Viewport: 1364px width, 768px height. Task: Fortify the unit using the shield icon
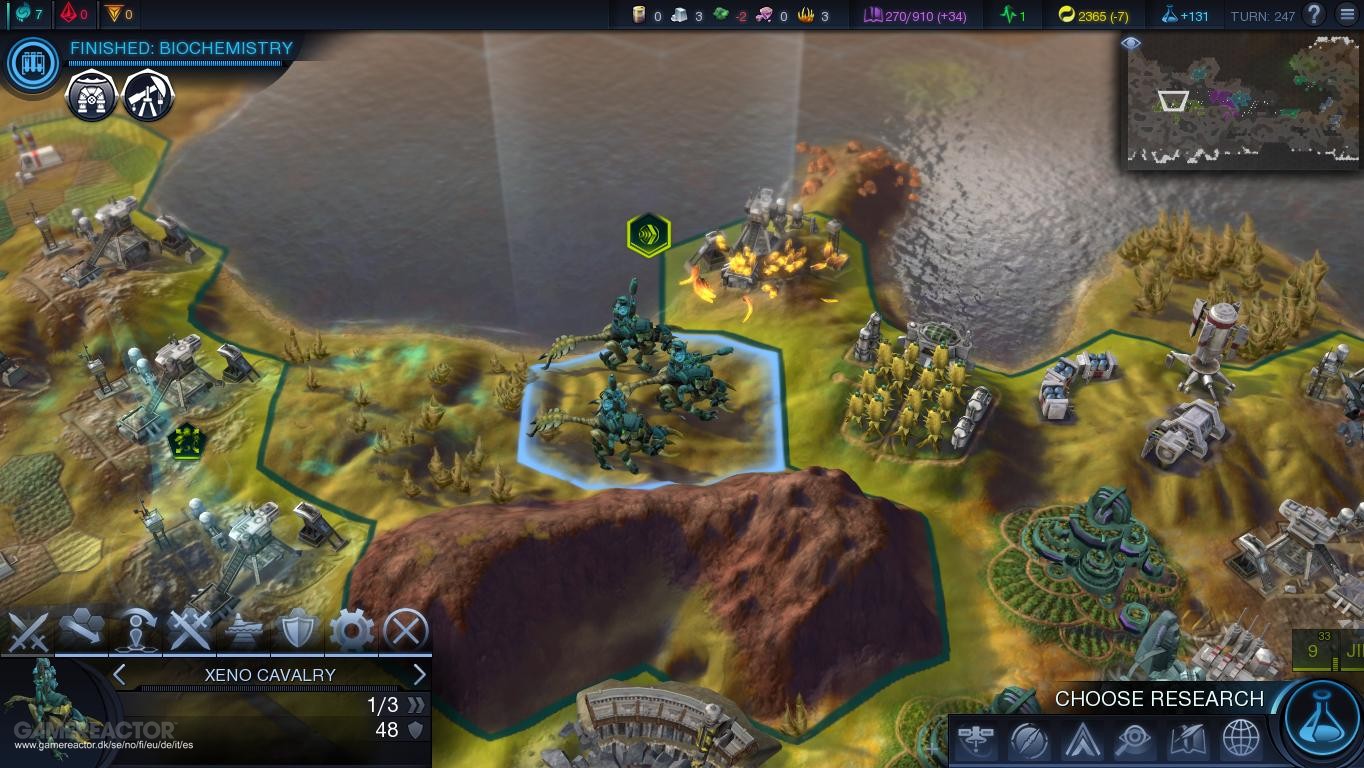(x=295, y=630)
